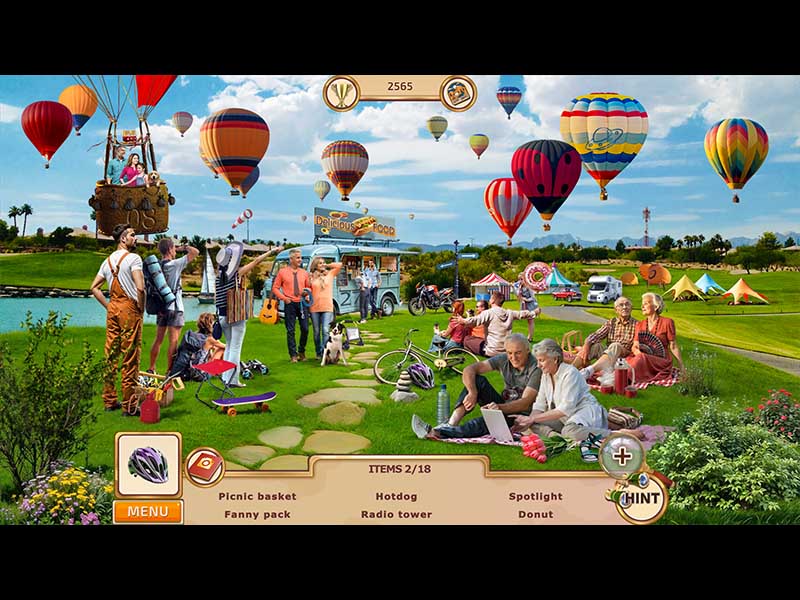Choose 'Donut' from the item list
800x600 pixels.
(535, 514)
